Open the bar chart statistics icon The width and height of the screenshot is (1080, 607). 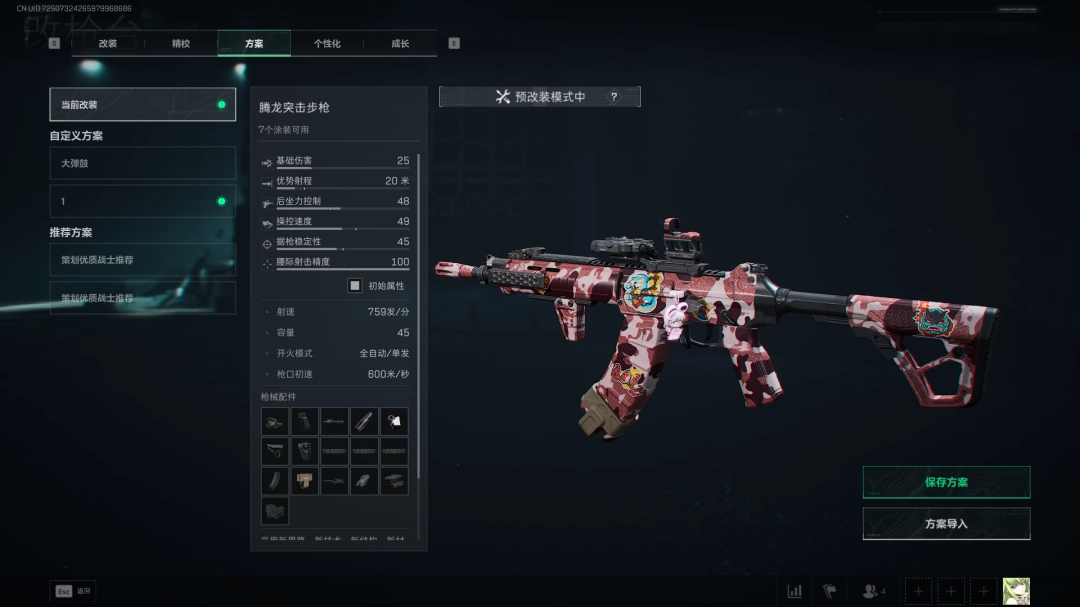[x=795, y=591]
